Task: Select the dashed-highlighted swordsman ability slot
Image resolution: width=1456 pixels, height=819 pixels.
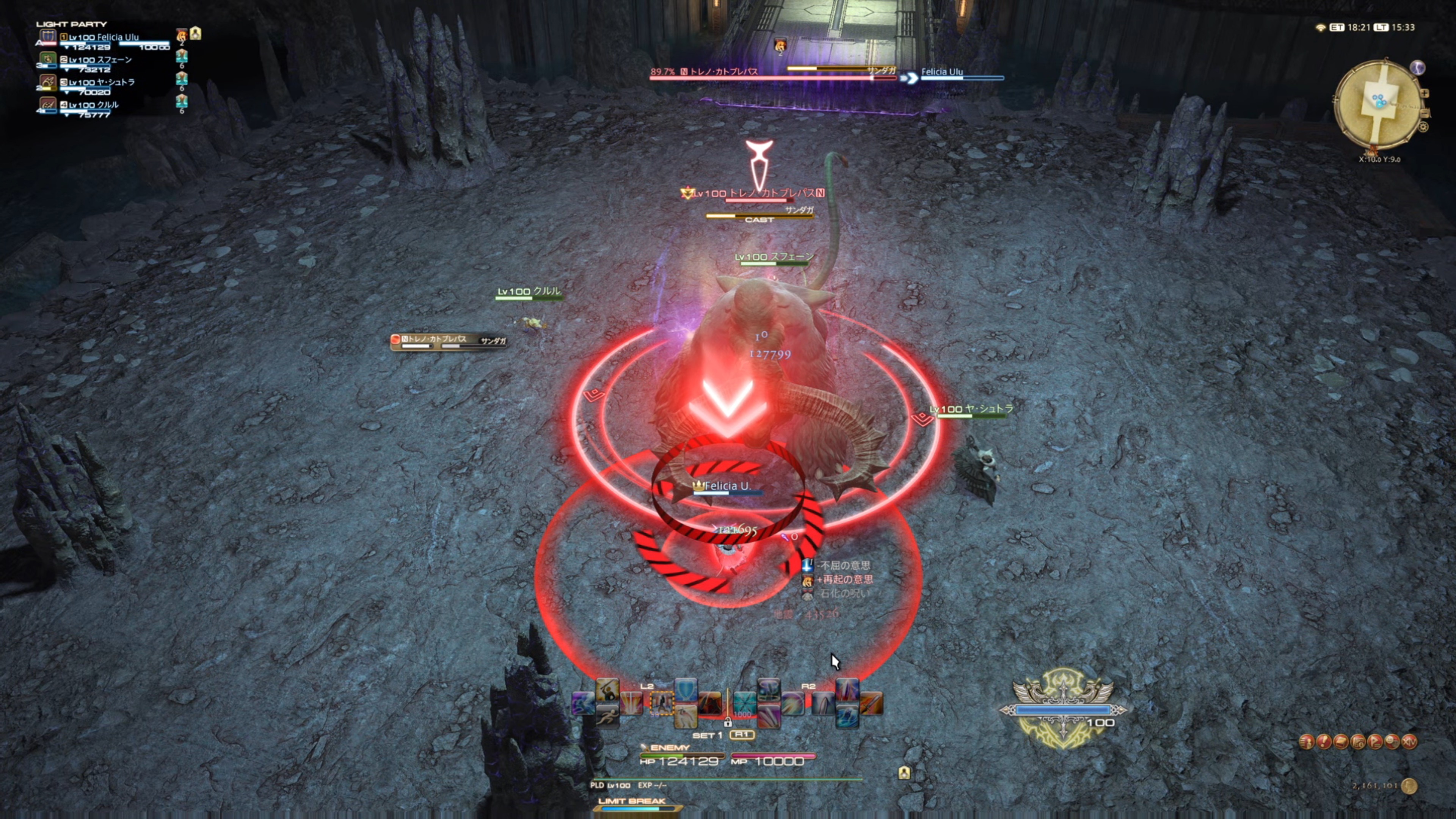Action: pos(661,704)
